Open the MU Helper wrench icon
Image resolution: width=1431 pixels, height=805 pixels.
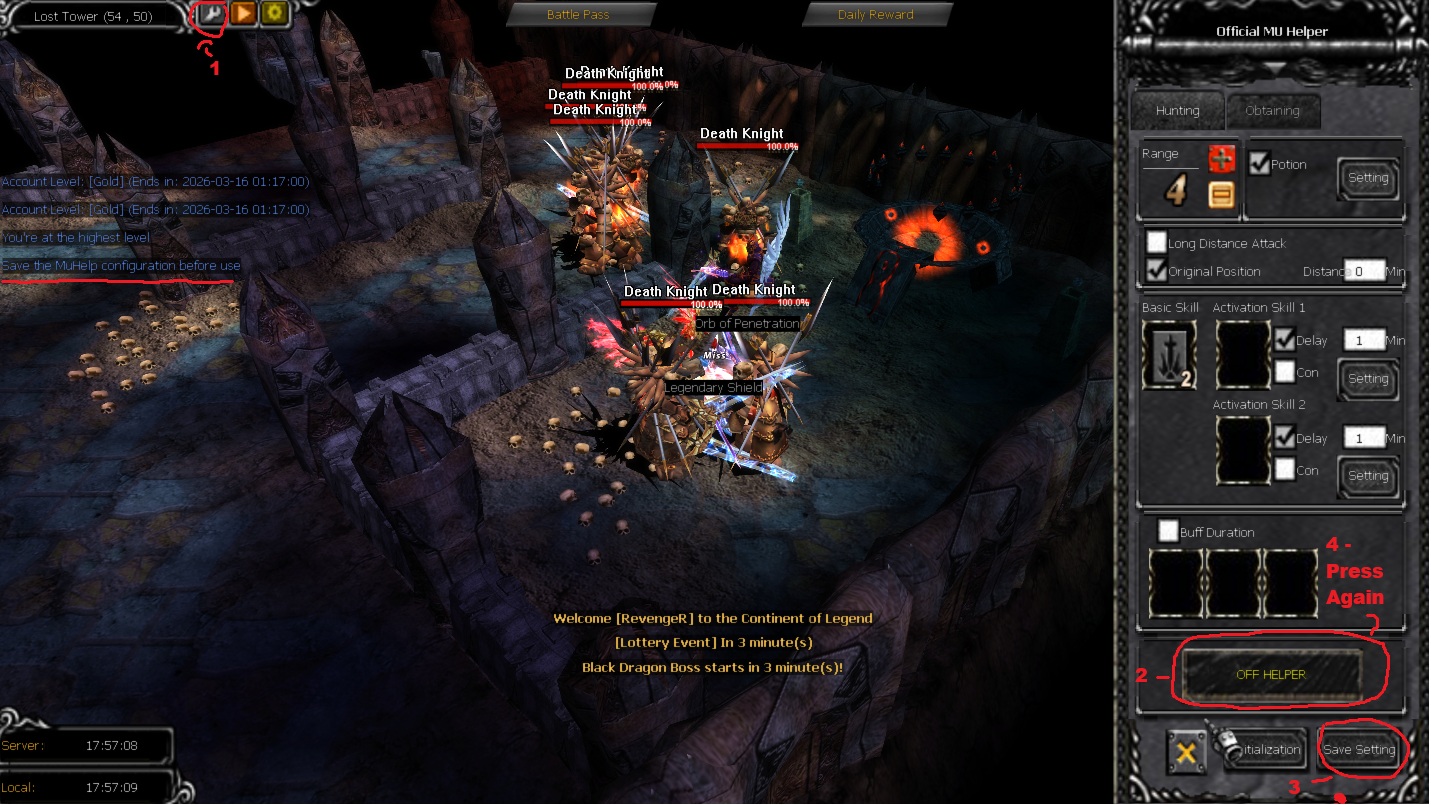(212, 15)
